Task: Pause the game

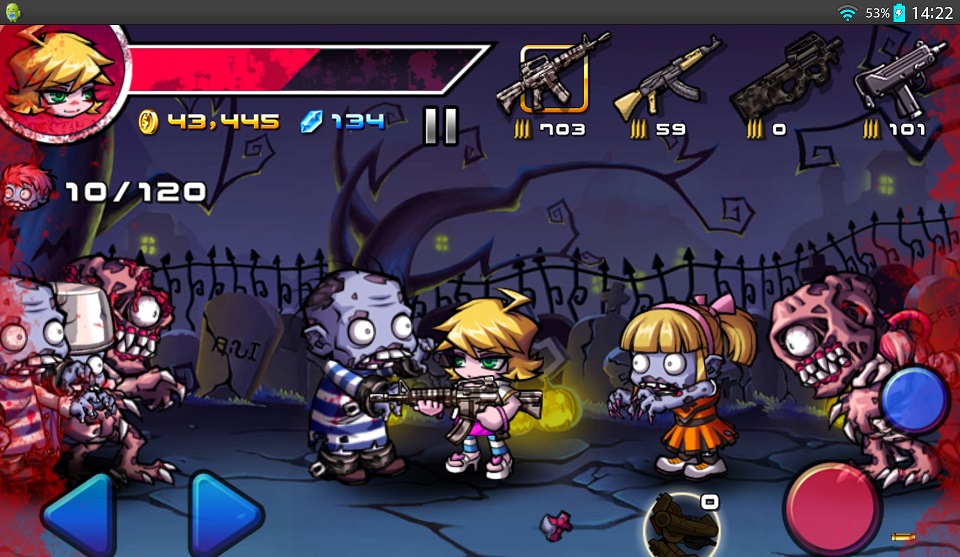Action: click(440, 124)
